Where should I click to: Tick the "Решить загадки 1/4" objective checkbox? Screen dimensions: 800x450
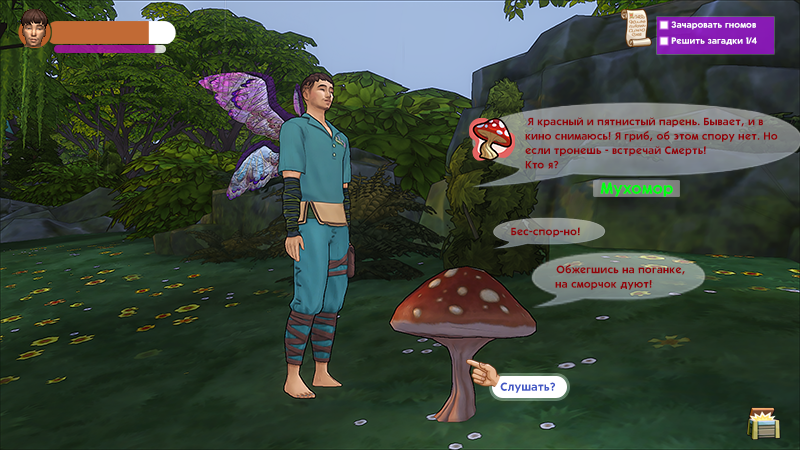coord(664,41)
